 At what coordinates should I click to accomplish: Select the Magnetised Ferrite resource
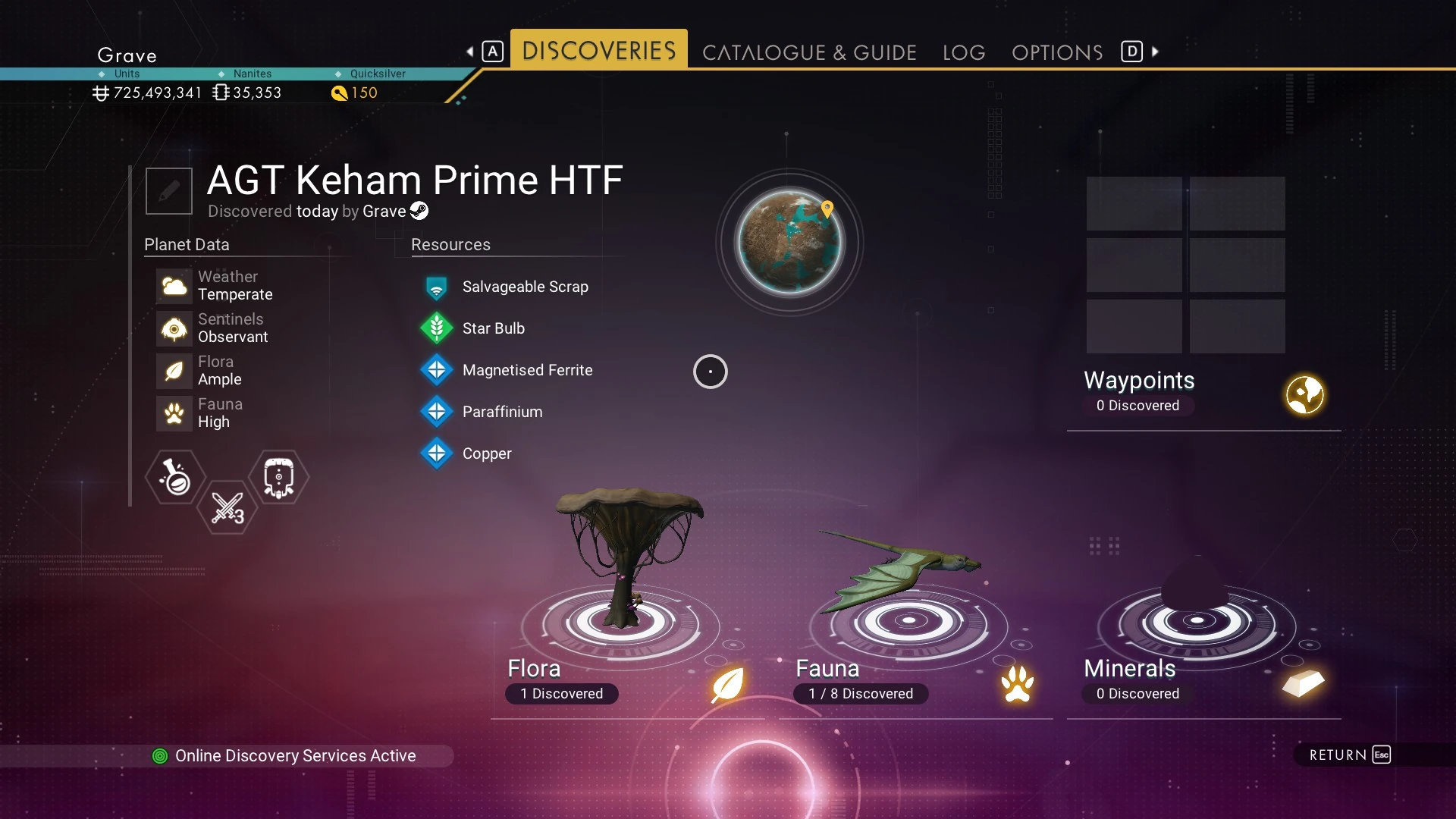click(527, 370)
